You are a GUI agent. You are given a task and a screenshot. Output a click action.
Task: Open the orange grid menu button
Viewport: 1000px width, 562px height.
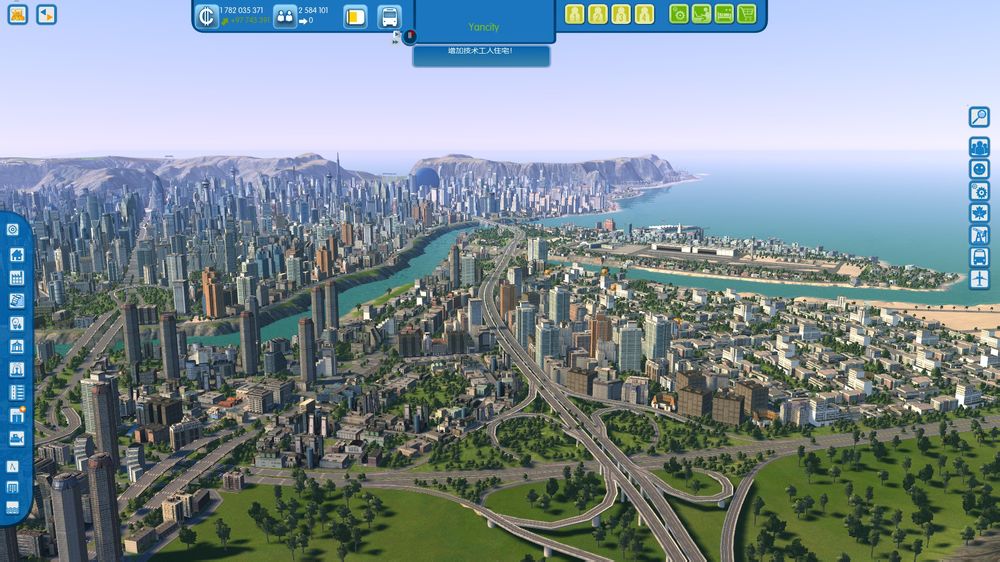18,14
